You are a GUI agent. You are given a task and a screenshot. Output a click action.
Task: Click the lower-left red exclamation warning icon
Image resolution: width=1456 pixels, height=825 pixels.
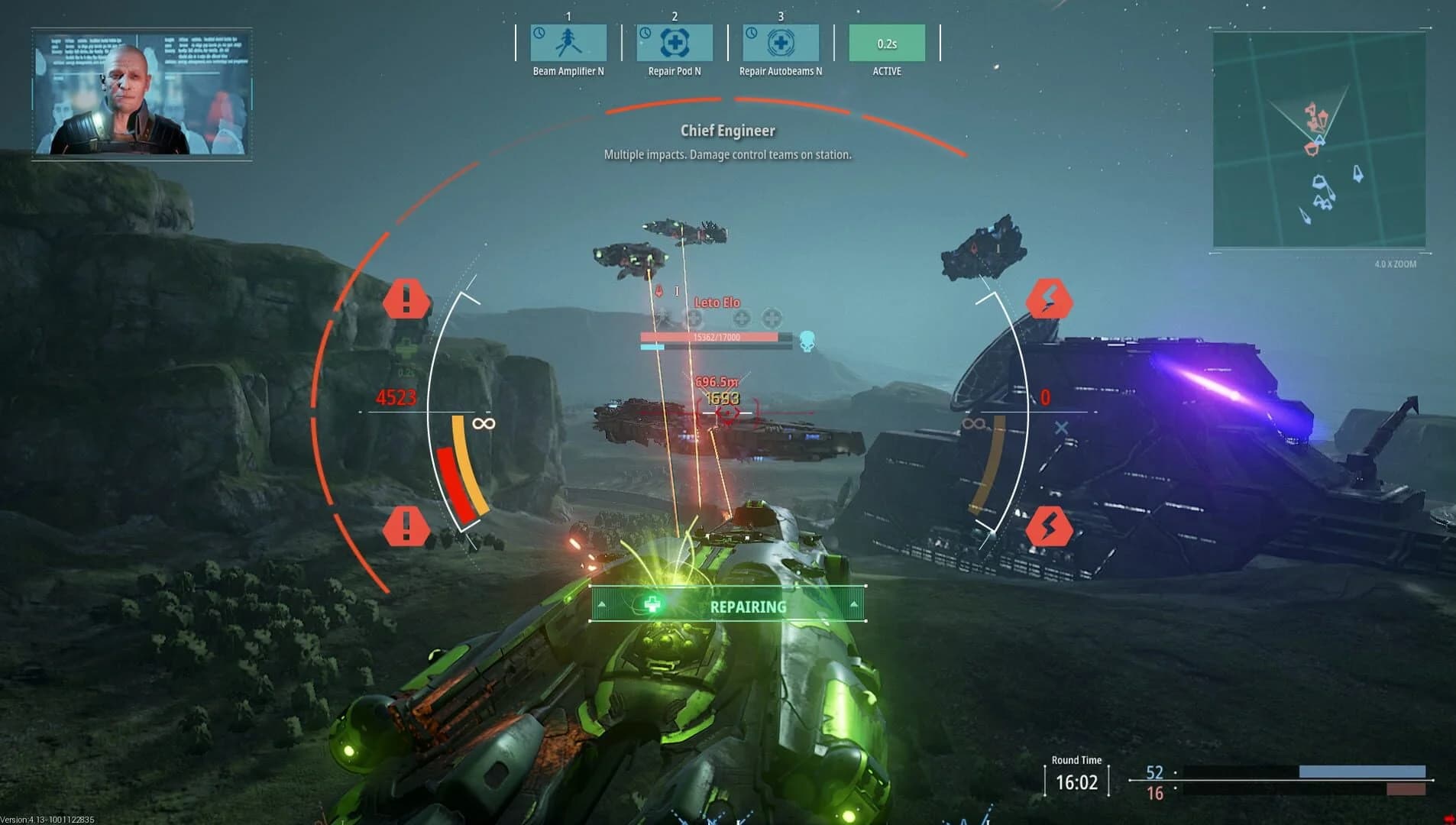[406, 525]
